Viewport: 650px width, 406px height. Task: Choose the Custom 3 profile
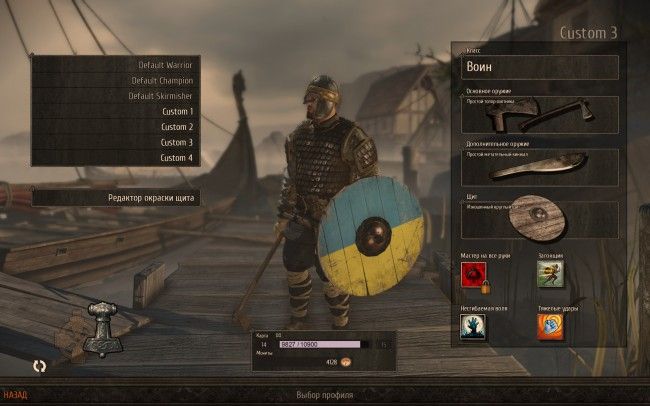point(115,142)
